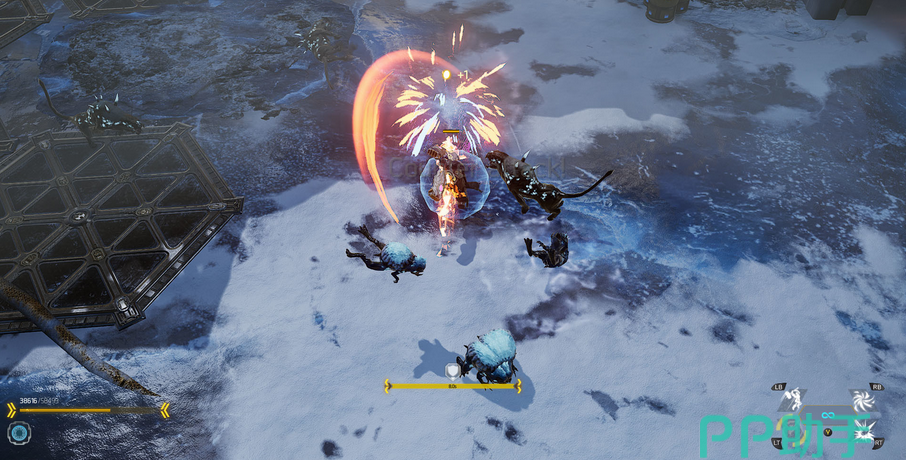This screenshot has height=460, width=906.
Task: Activate the leaping warrior ability icon
Action: click(x=794, y=402)
